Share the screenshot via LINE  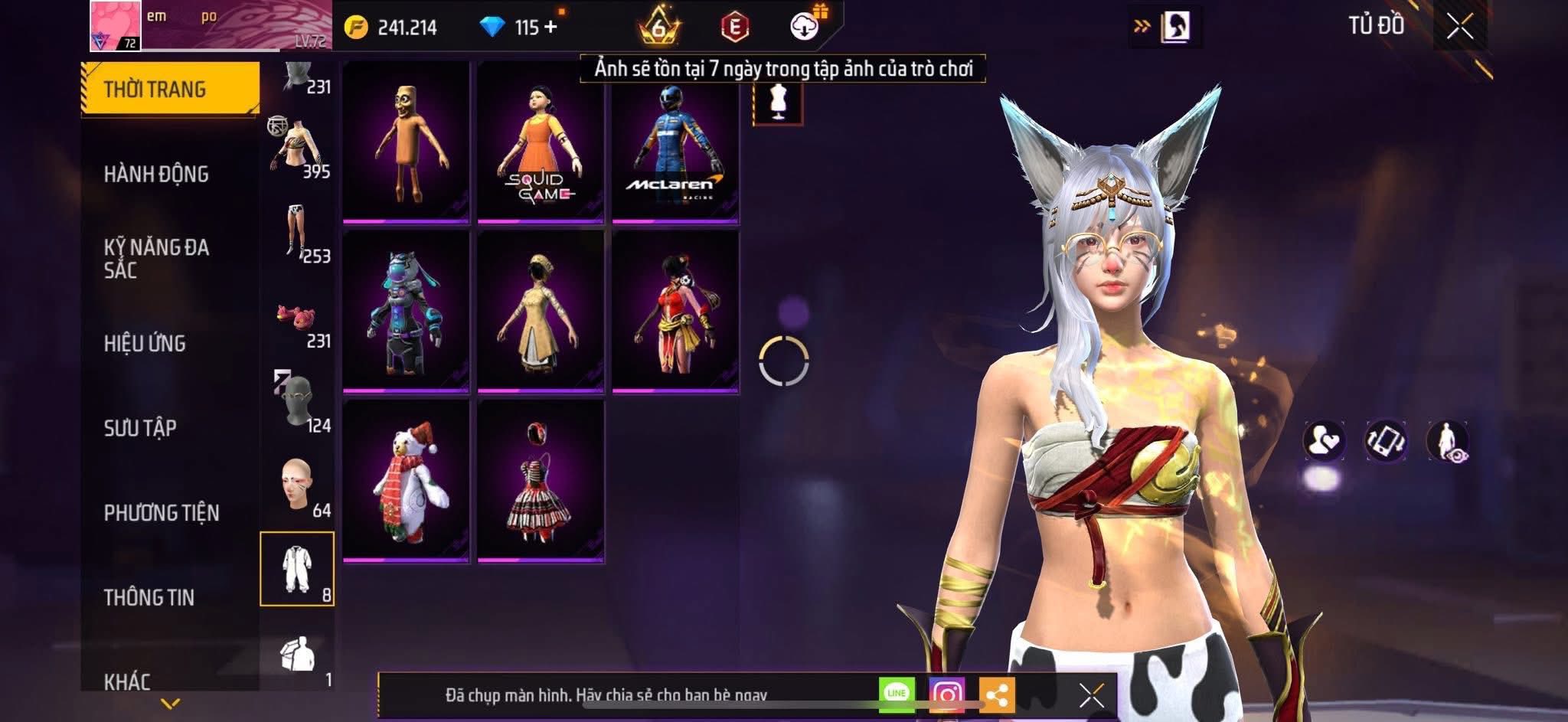897,694
